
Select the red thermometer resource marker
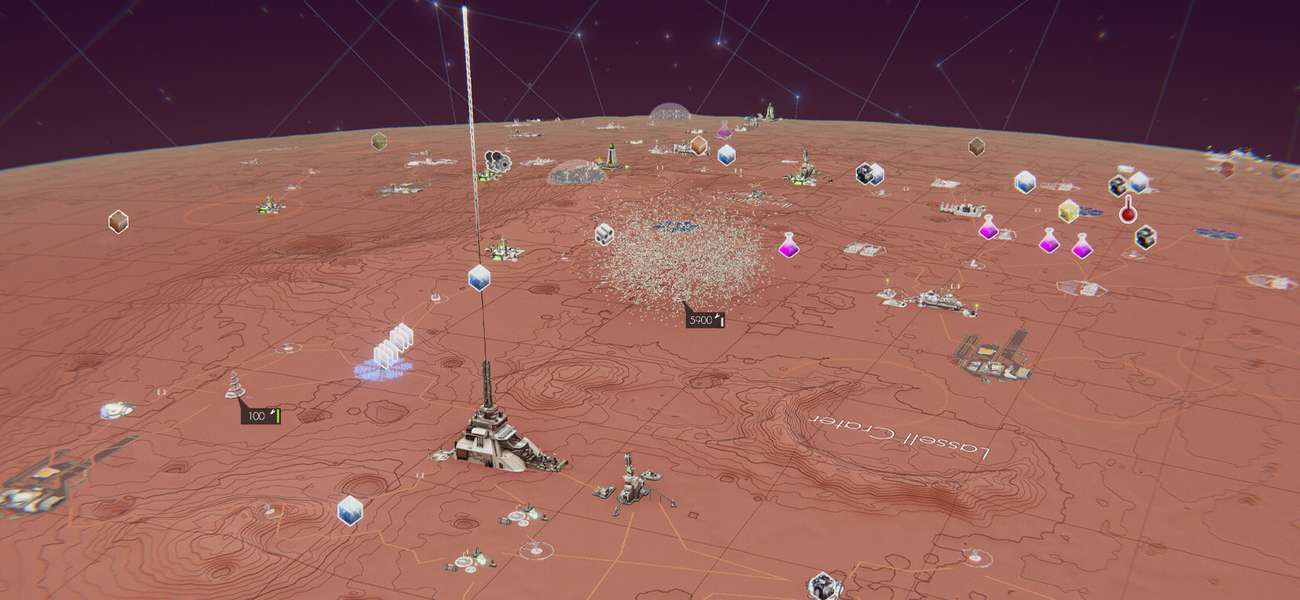1128,210
